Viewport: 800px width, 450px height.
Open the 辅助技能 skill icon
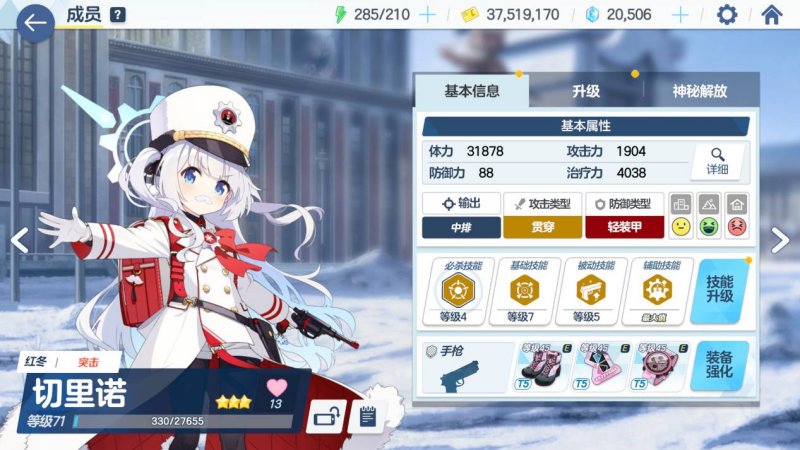656,290
